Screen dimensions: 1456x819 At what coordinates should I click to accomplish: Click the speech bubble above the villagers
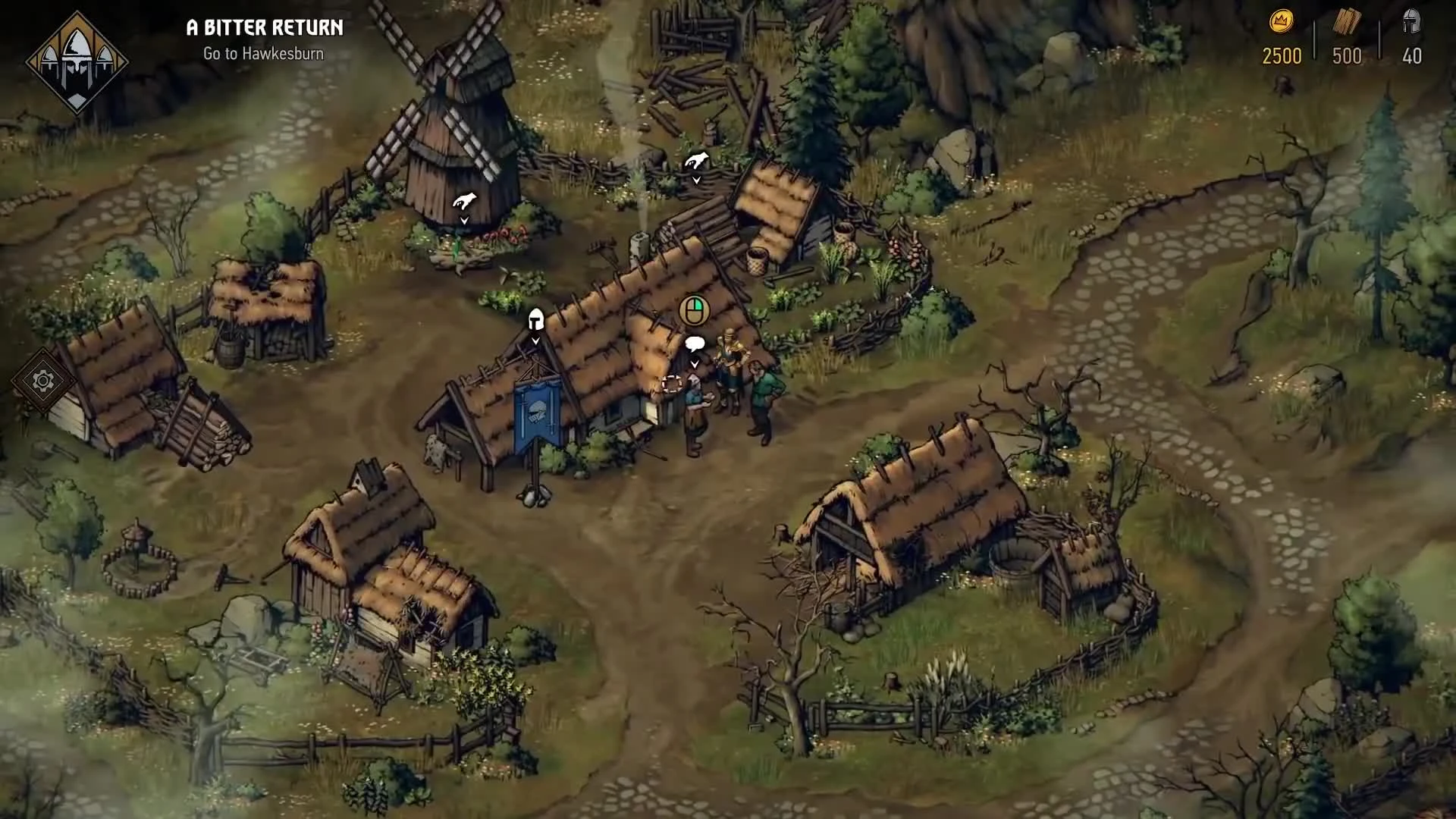pos(695,343)
